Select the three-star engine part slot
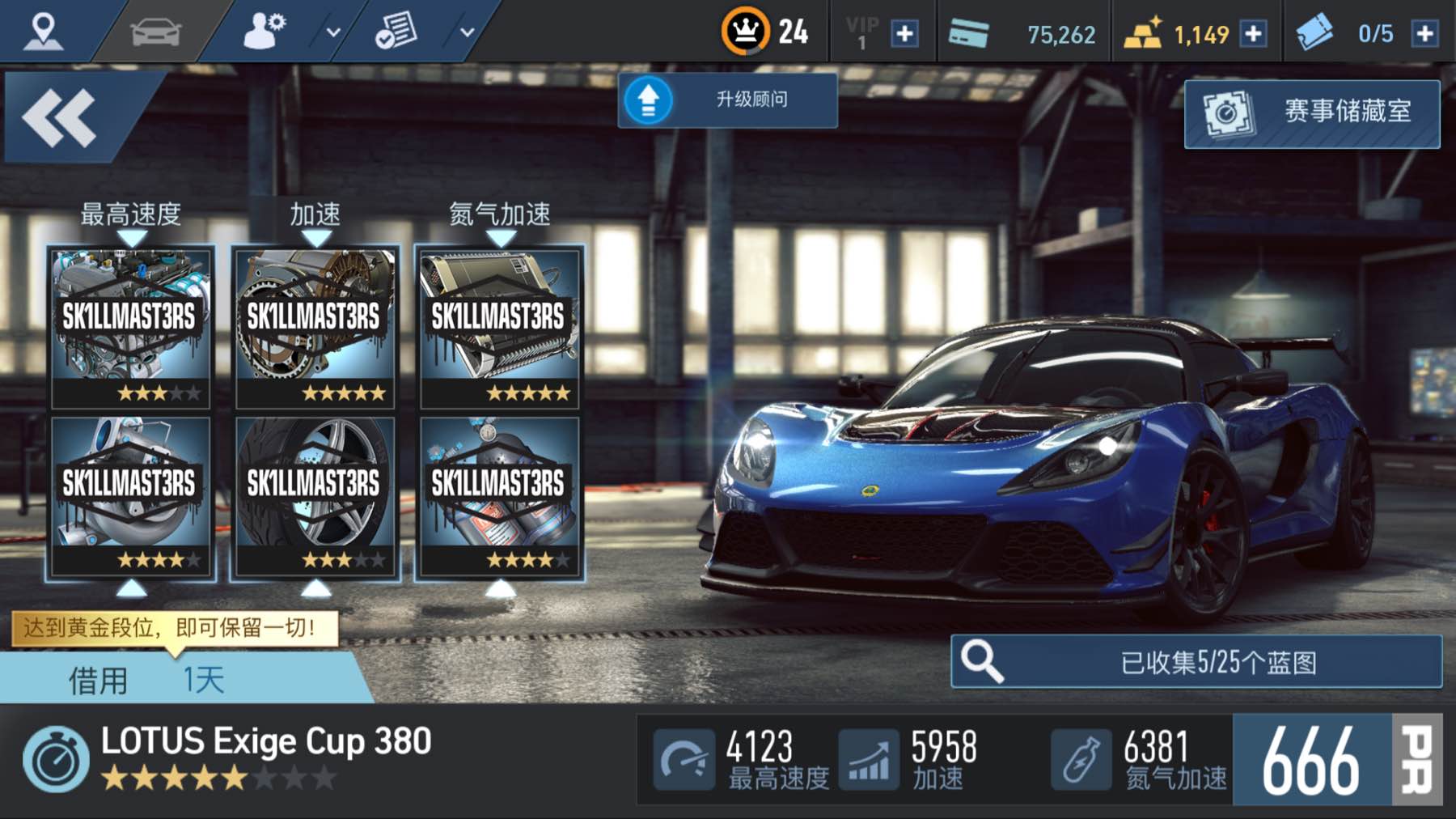The height and width of the screenshot is (819, 1456). pyautogui.click(x=131, y=326)
